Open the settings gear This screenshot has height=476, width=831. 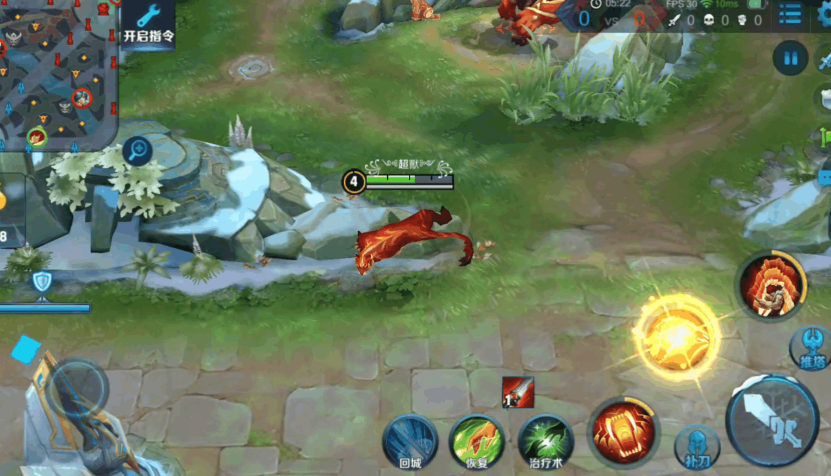click(824, 13)
